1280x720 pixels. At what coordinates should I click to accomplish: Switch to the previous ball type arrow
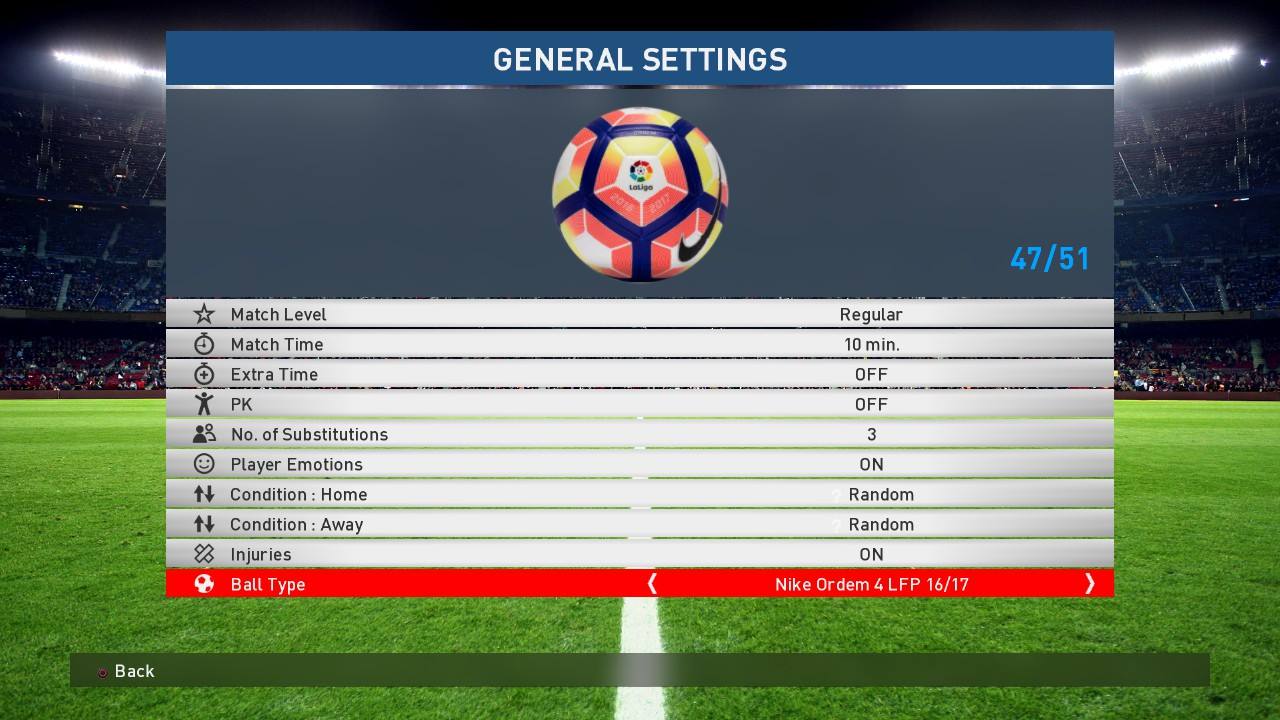click(x=652, y=584)
